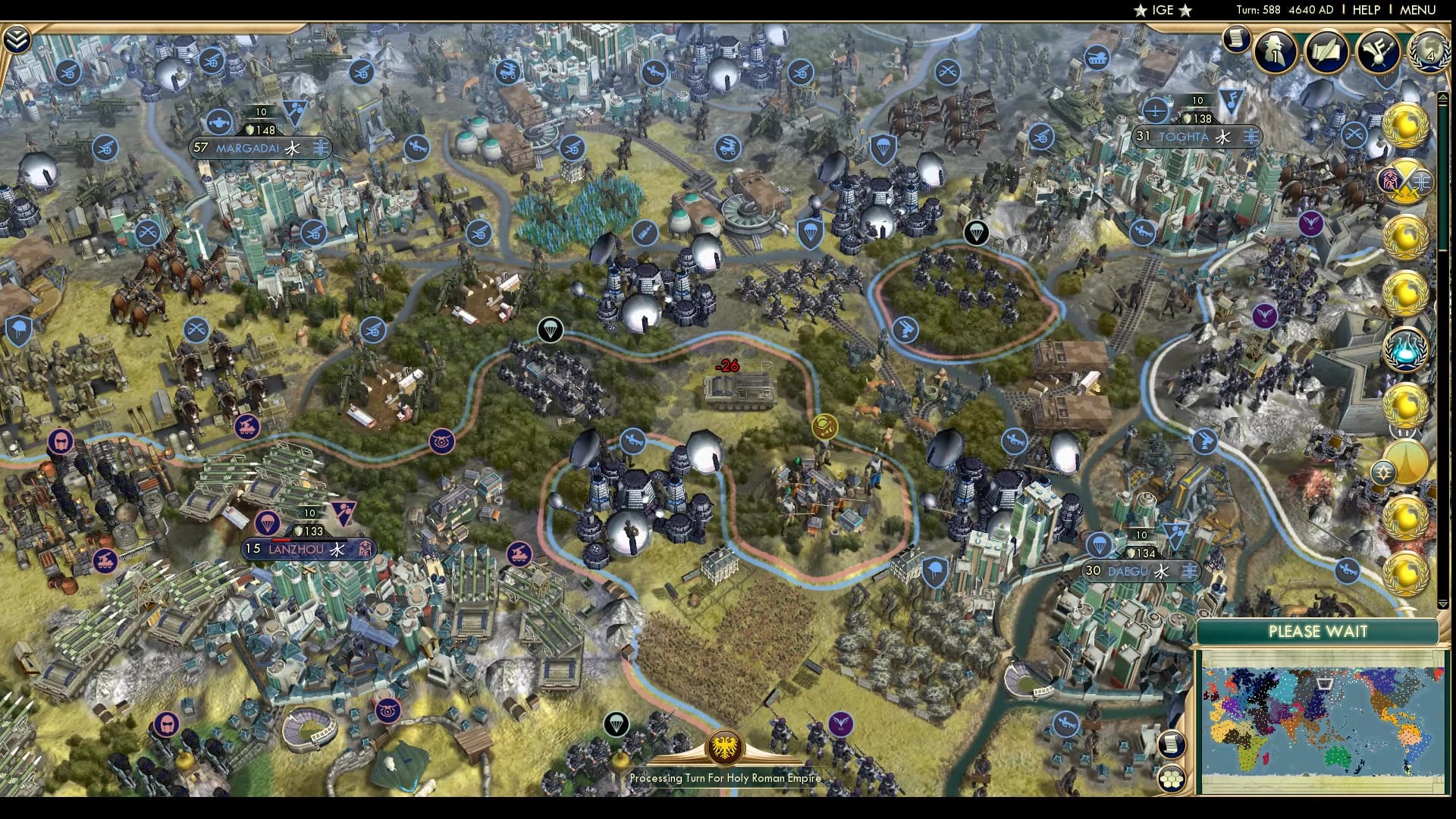Select the Toghta city banner
1456x819 pixels.
1200,137
